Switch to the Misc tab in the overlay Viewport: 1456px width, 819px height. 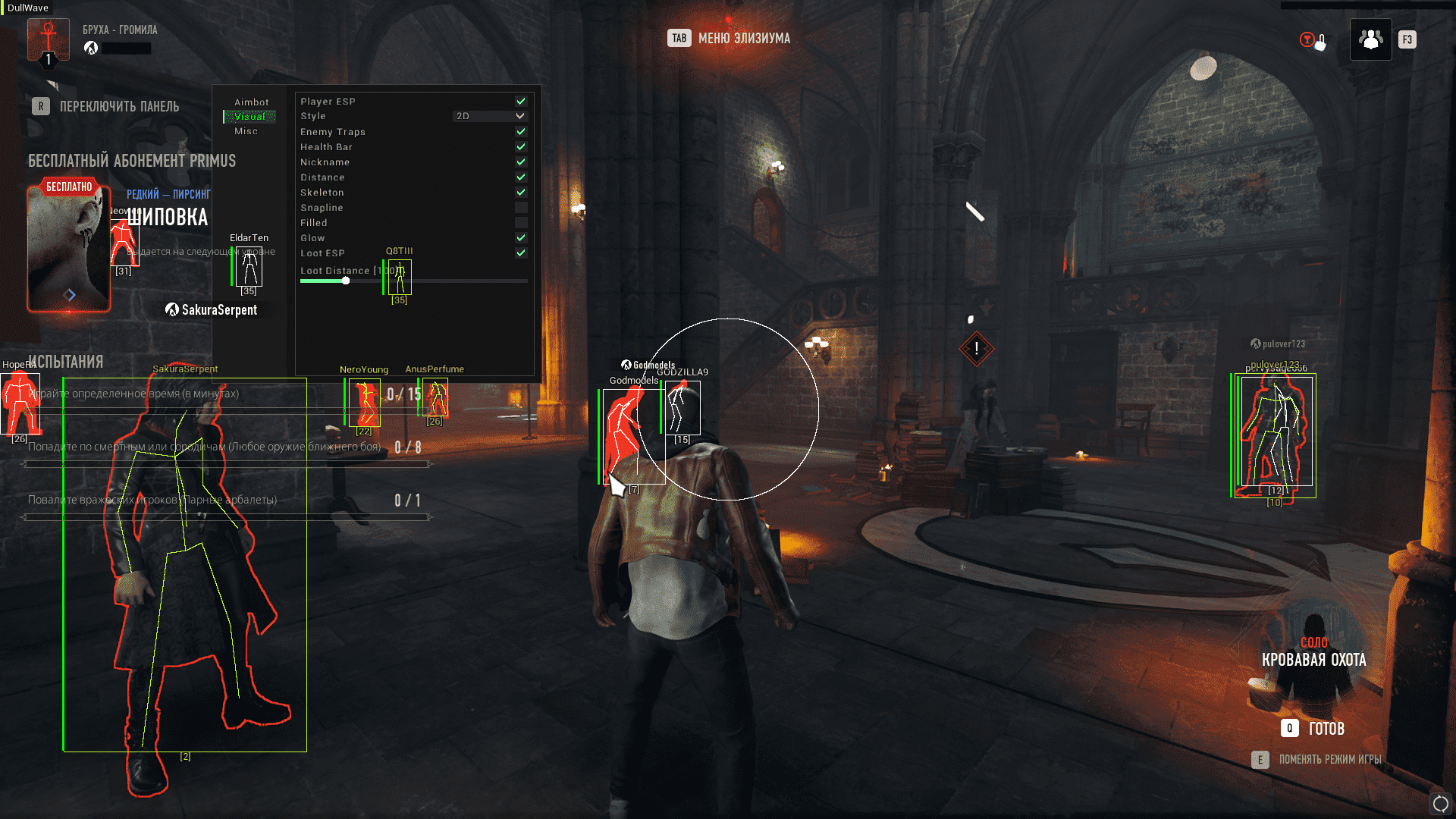click(246, 131)
